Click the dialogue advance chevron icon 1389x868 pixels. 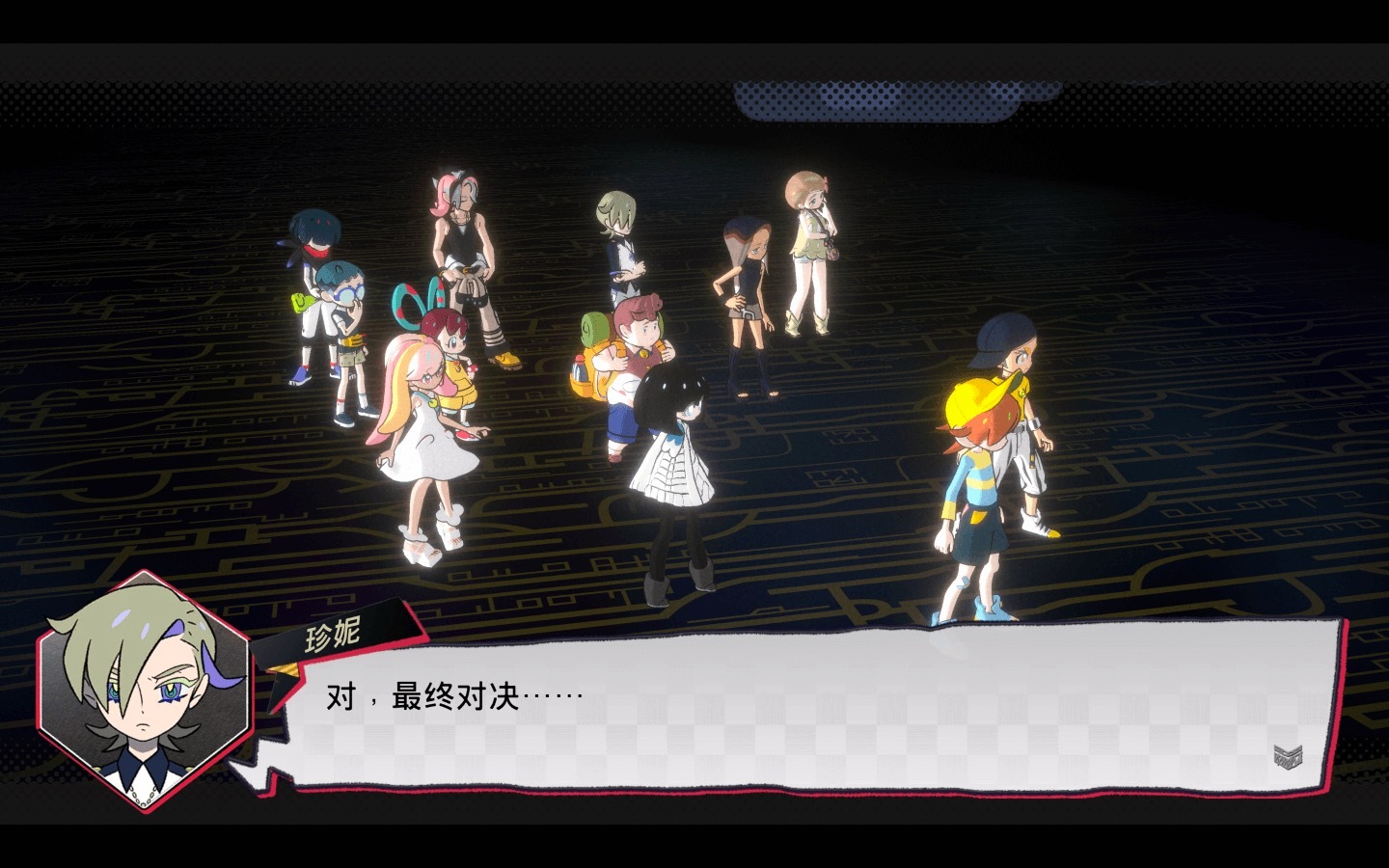tap(1287, 756)
